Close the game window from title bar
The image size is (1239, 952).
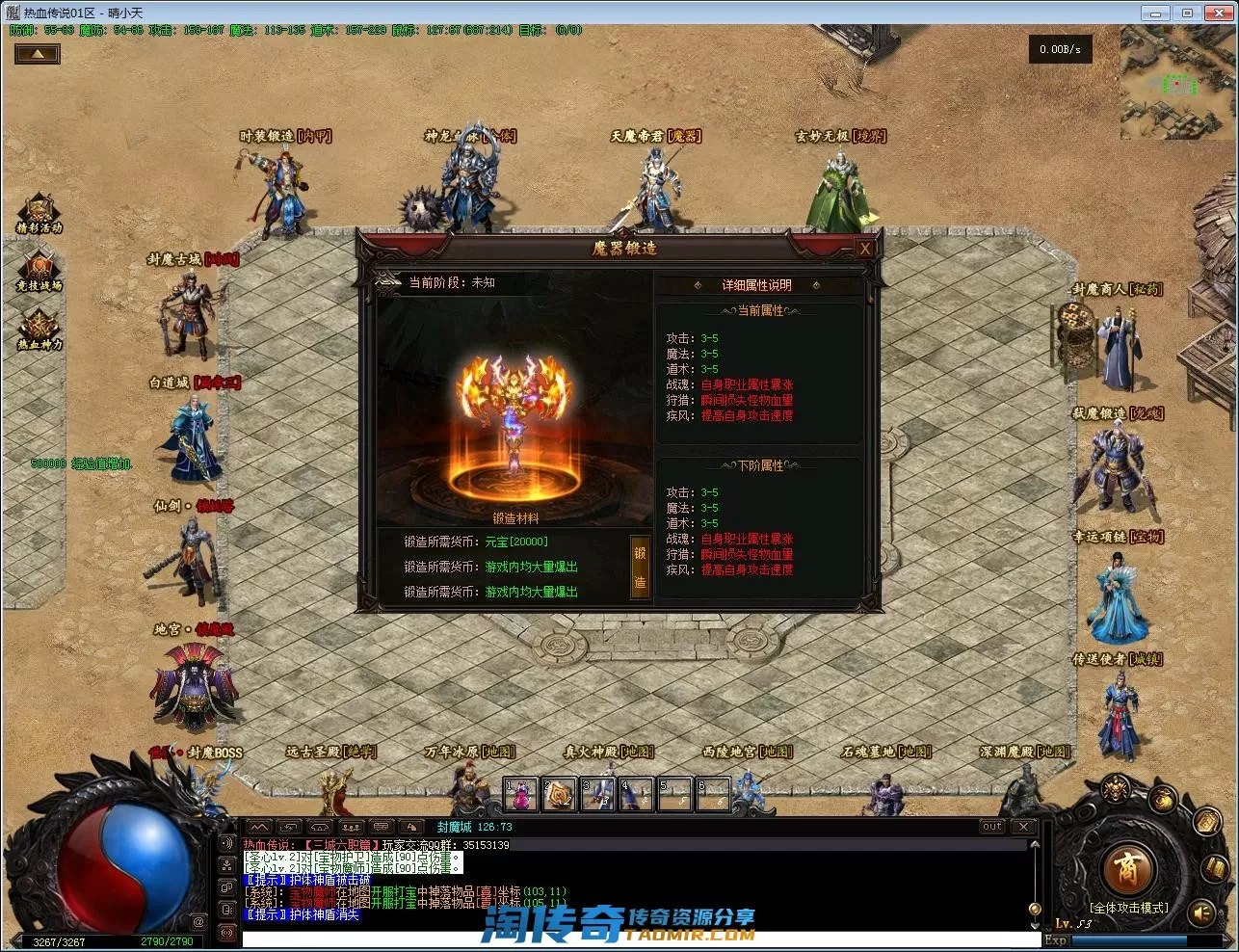1217,13
